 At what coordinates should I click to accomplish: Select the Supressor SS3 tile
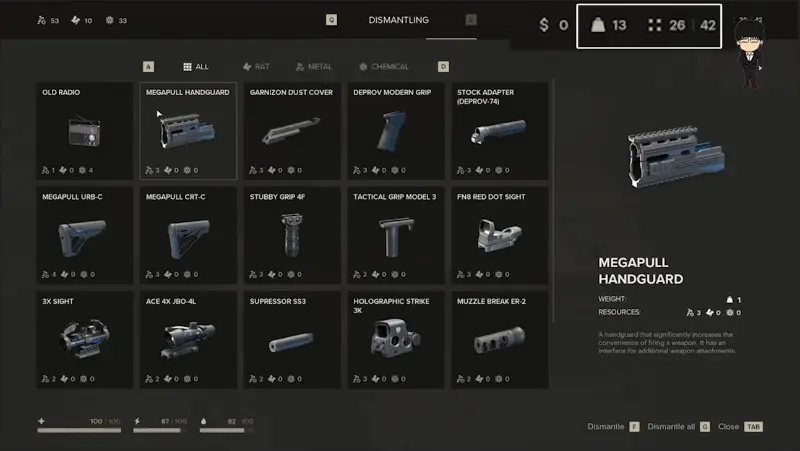pos(292,339)
